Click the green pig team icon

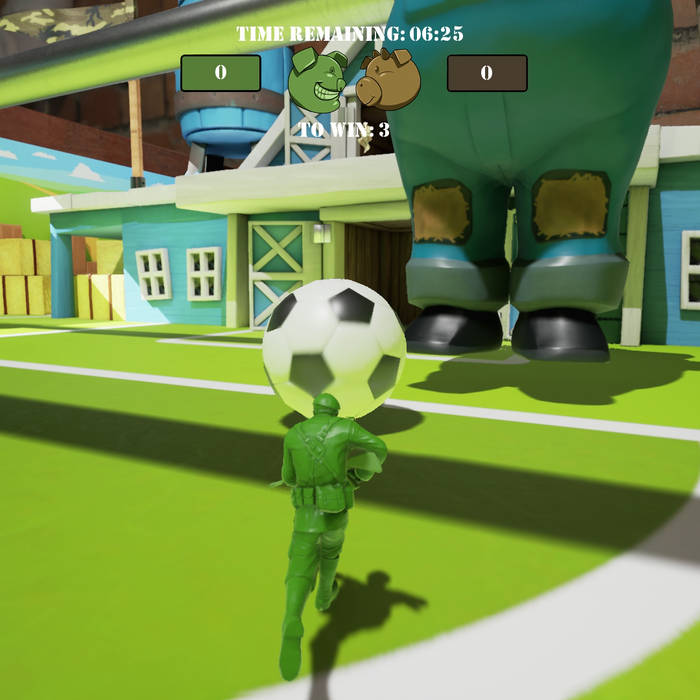318,79
